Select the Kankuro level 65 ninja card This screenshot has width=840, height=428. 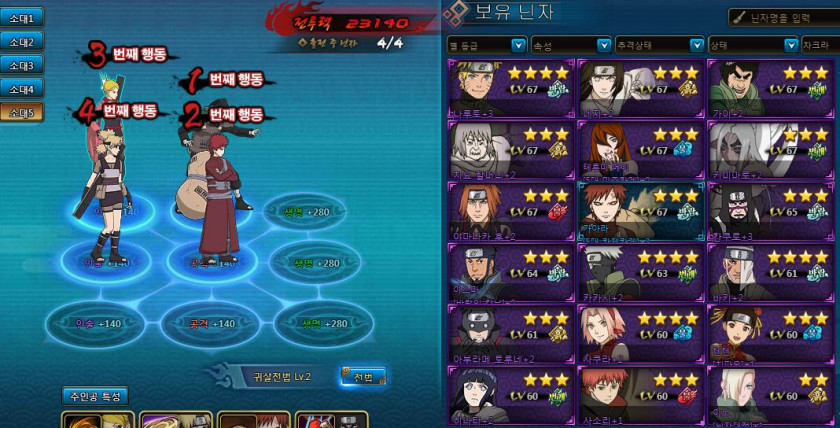tap(770, 212)
